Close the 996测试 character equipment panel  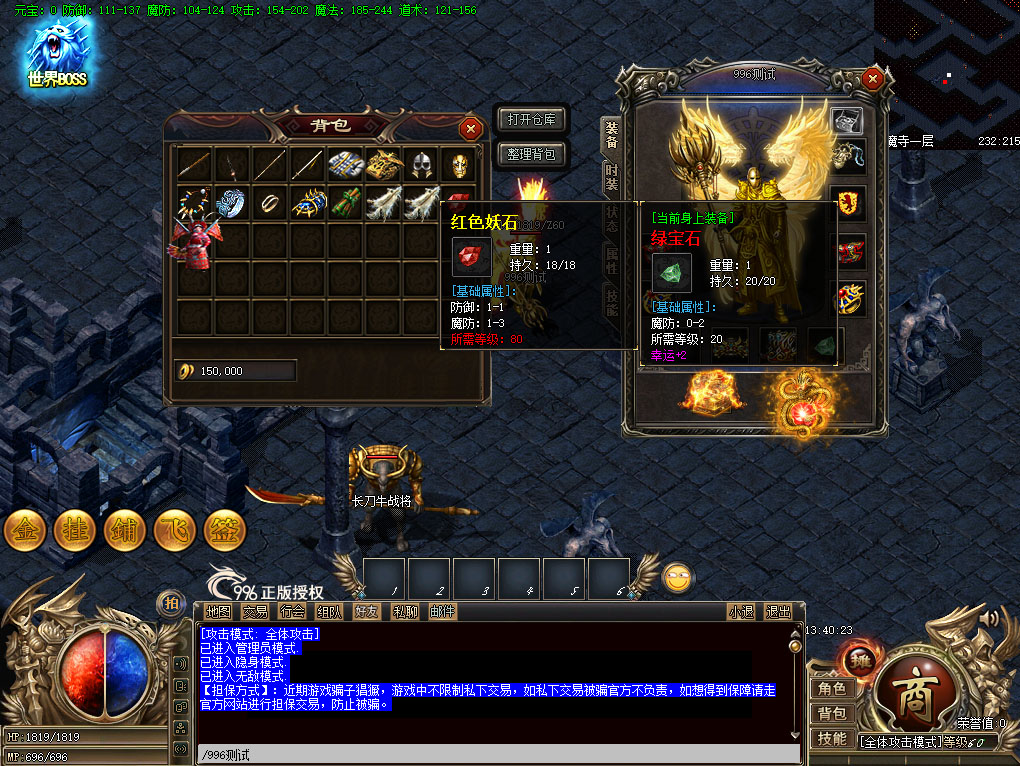pyautogui.click(x=873, y=78)
